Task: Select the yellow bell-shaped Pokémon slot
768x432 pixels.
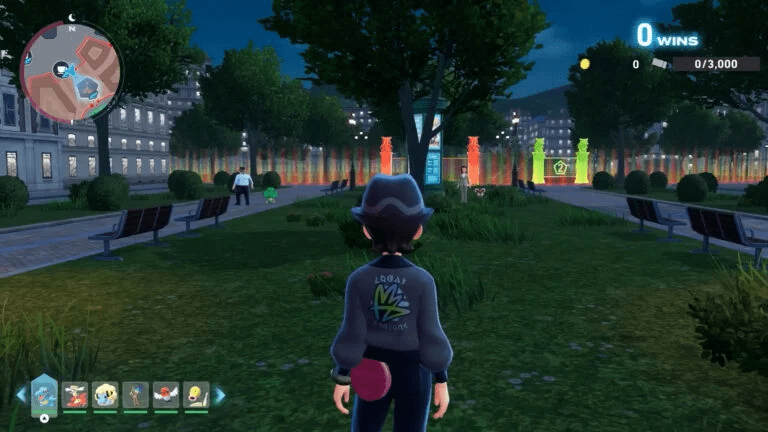Action: point(196,395)
